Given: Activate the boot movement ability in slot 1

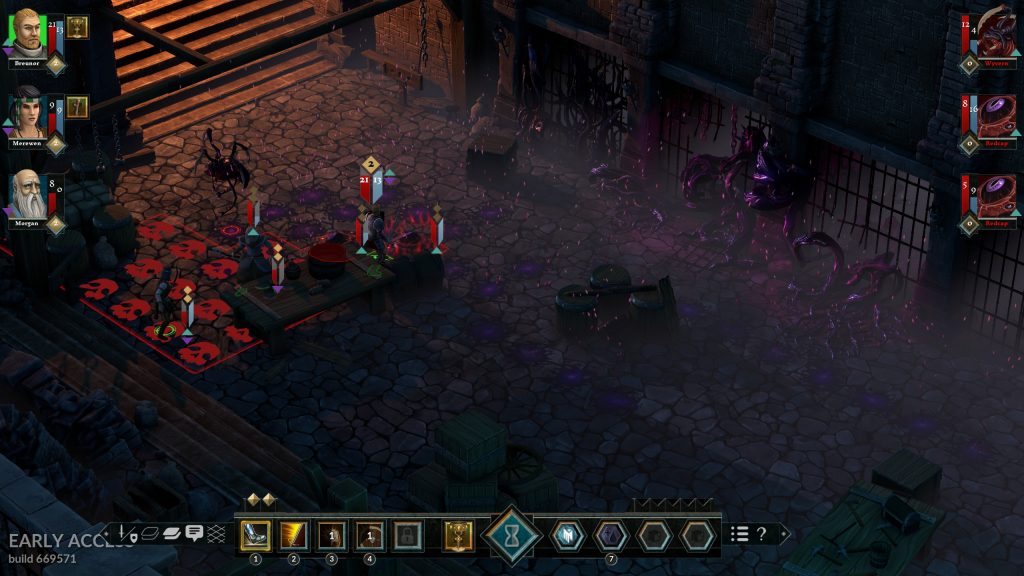Looking at the screenshot, I should click(255, 536).
